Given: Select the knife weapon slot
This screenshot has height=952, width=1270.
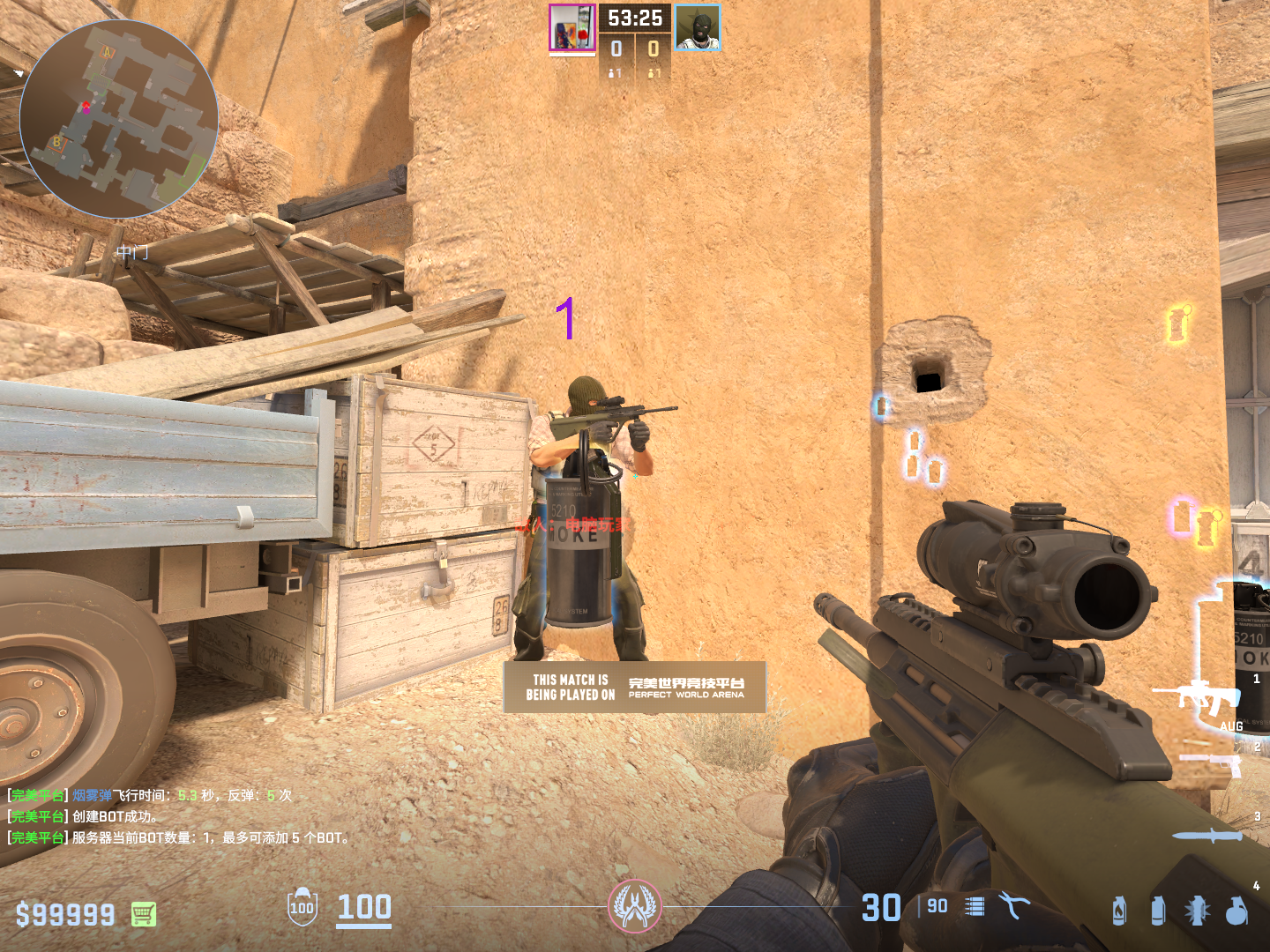Looking at the screenshot, I should tap(1206, 836).
